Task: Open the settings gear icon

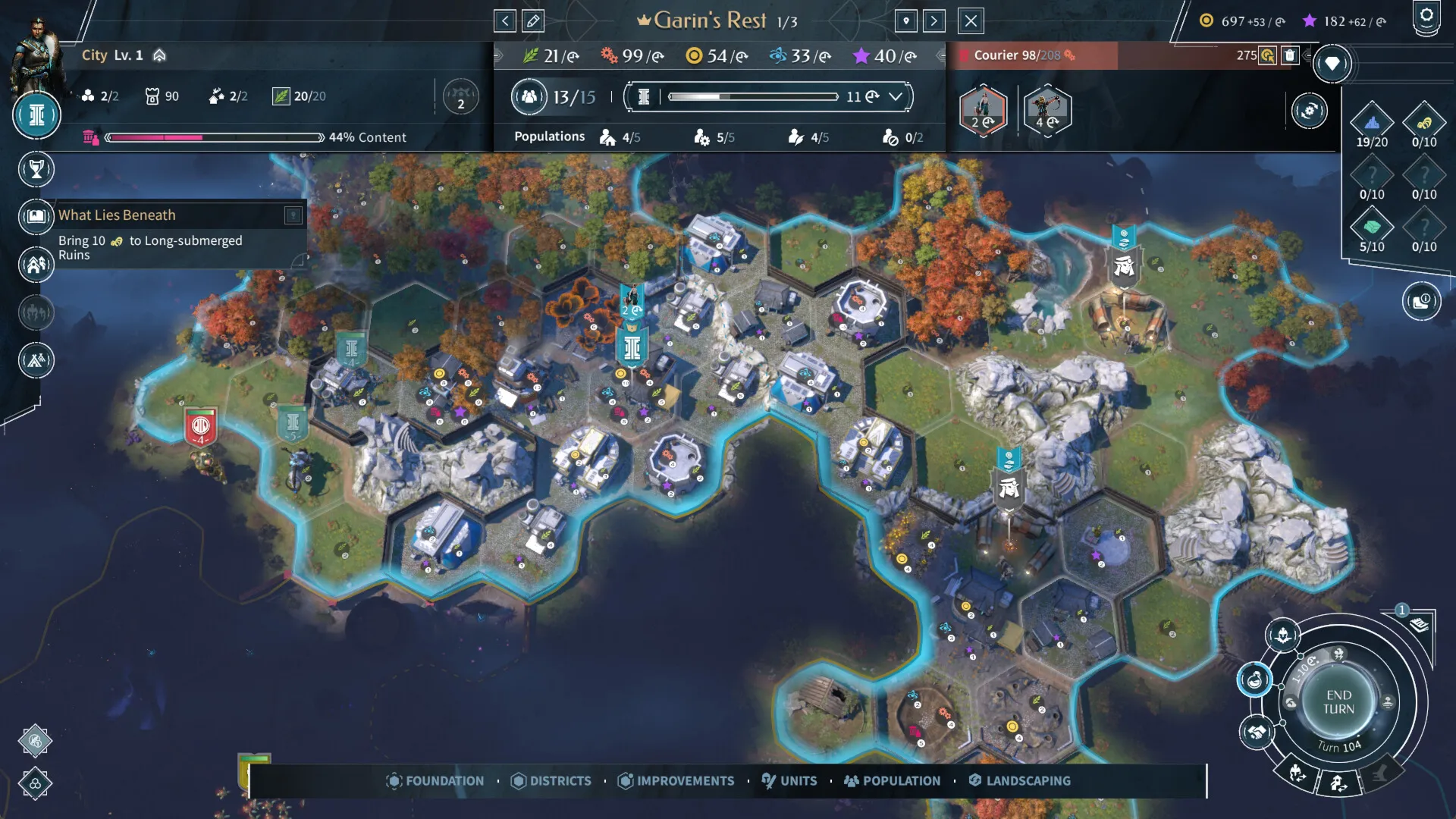Action: [x=1426, y=16]
